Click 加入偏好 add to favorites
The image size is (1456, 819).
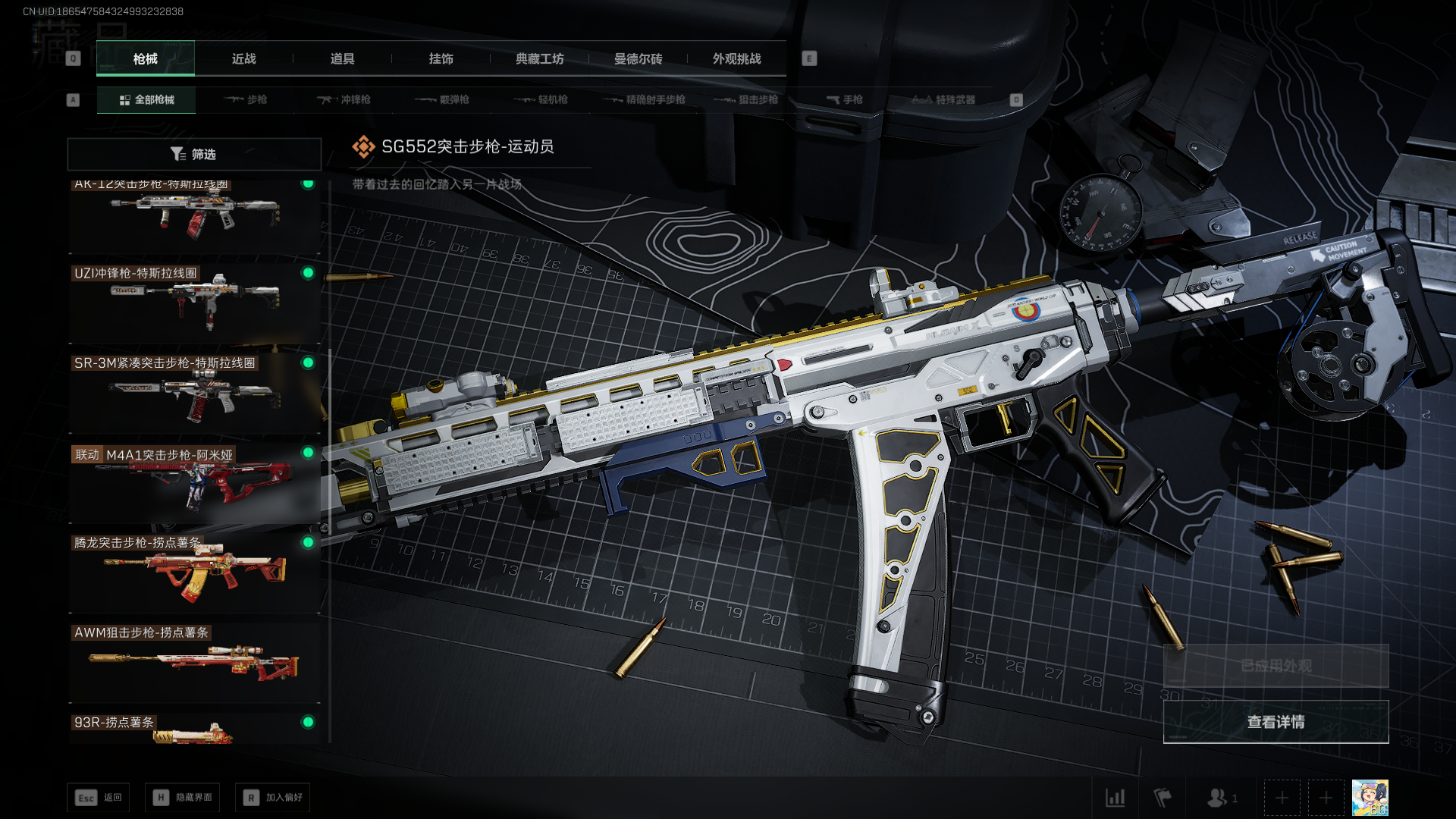(x=272, y=798)
